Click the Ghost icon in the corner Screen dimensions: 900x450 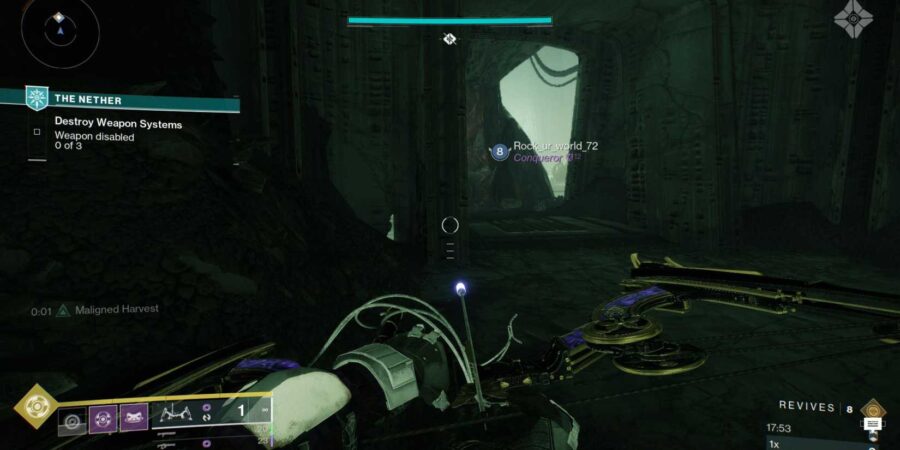tap(853, 19)
